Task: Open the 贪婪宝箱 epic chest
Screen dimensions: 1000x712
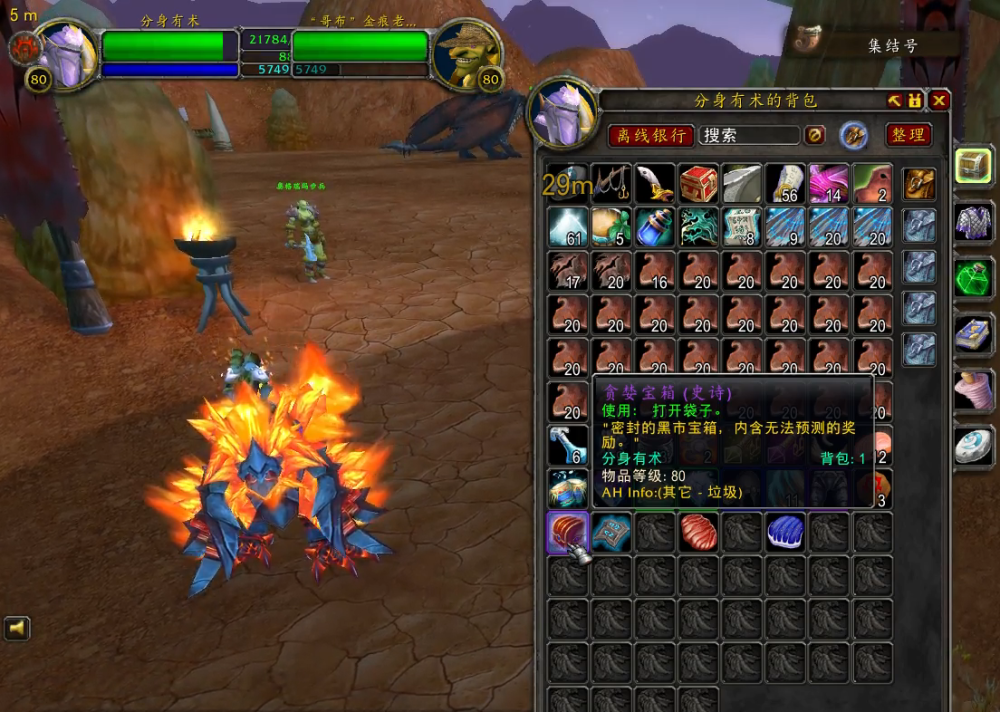Action: point(568,532)
